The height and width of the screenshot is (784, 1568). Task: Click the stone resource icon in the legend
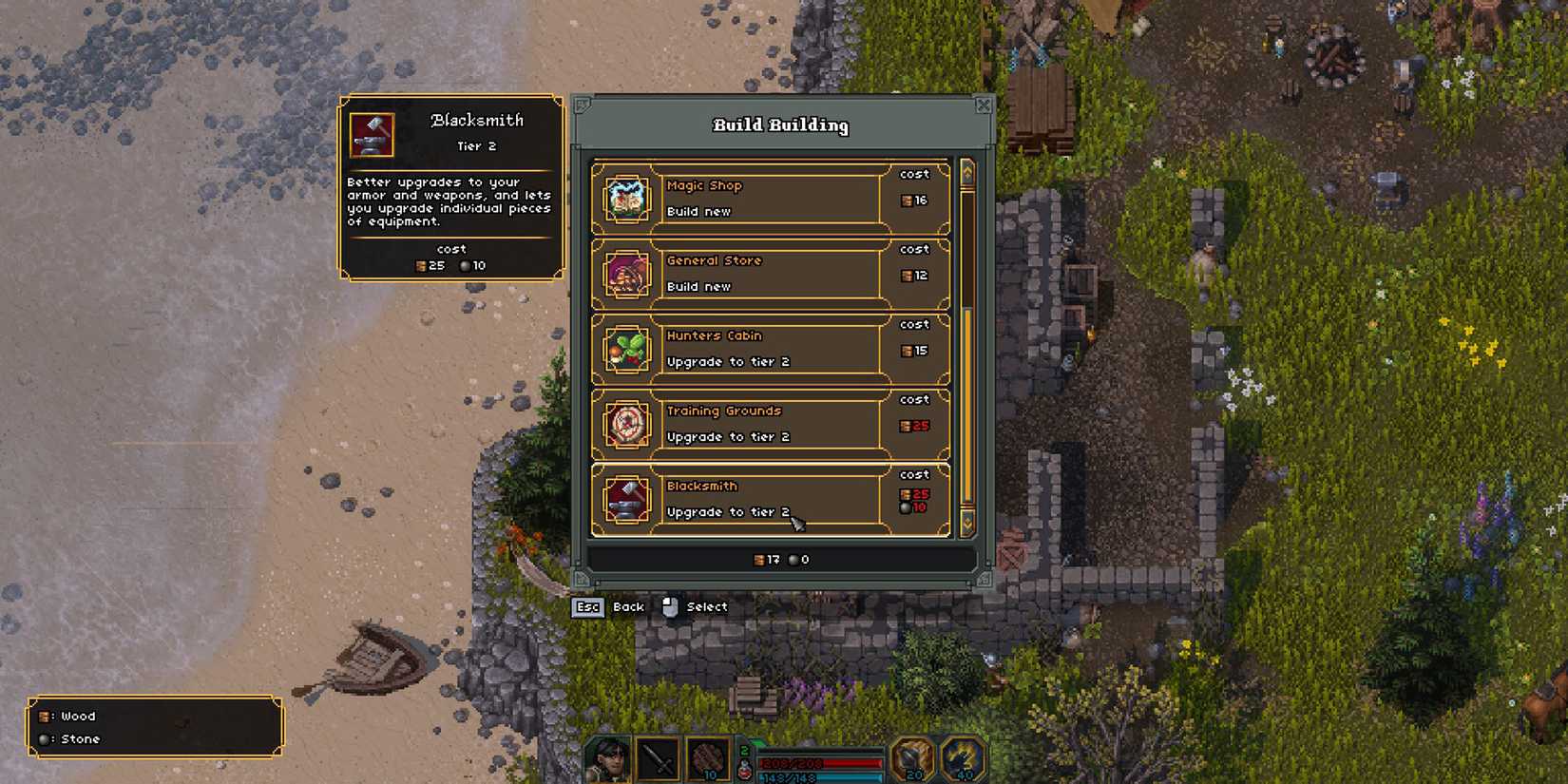coord(45,738)
